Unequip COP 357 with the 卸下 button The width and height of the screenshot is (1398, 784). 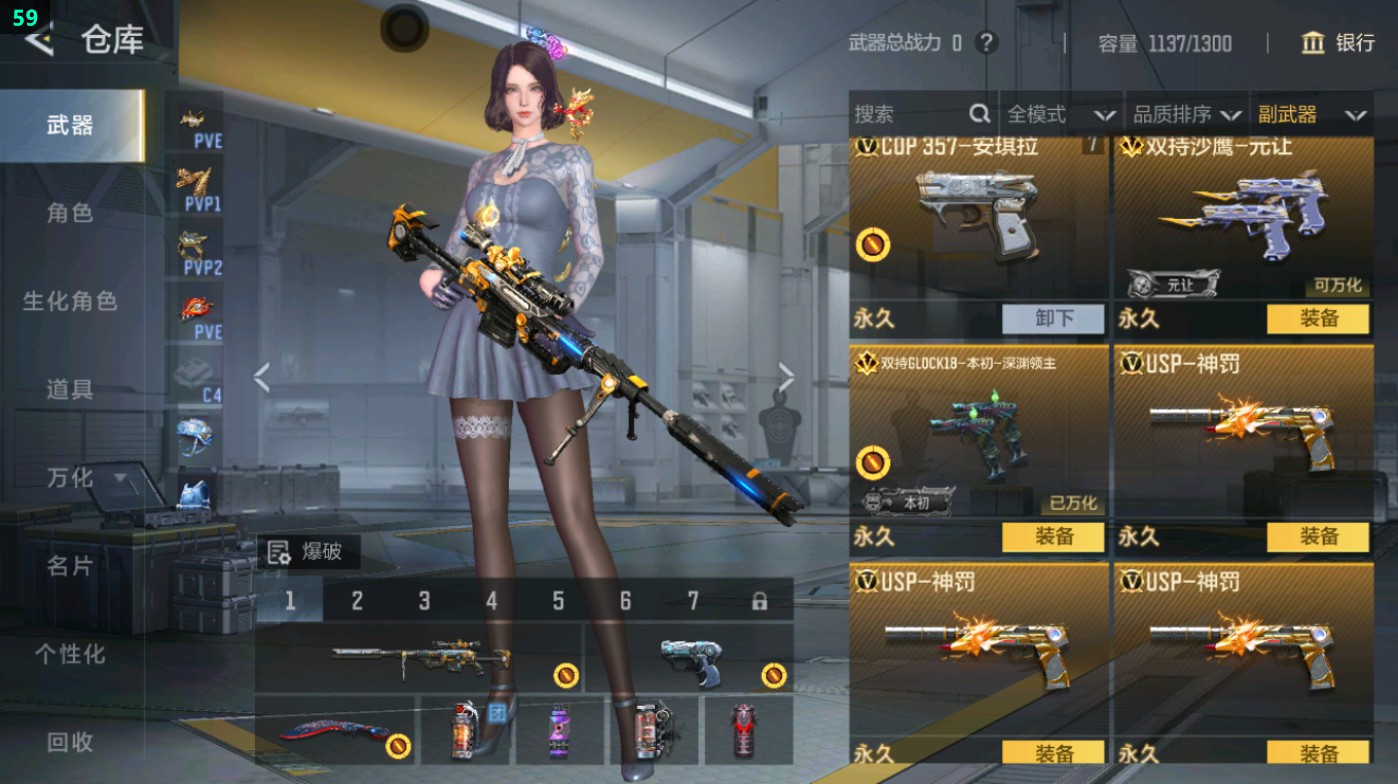(x=1053, y=319)
